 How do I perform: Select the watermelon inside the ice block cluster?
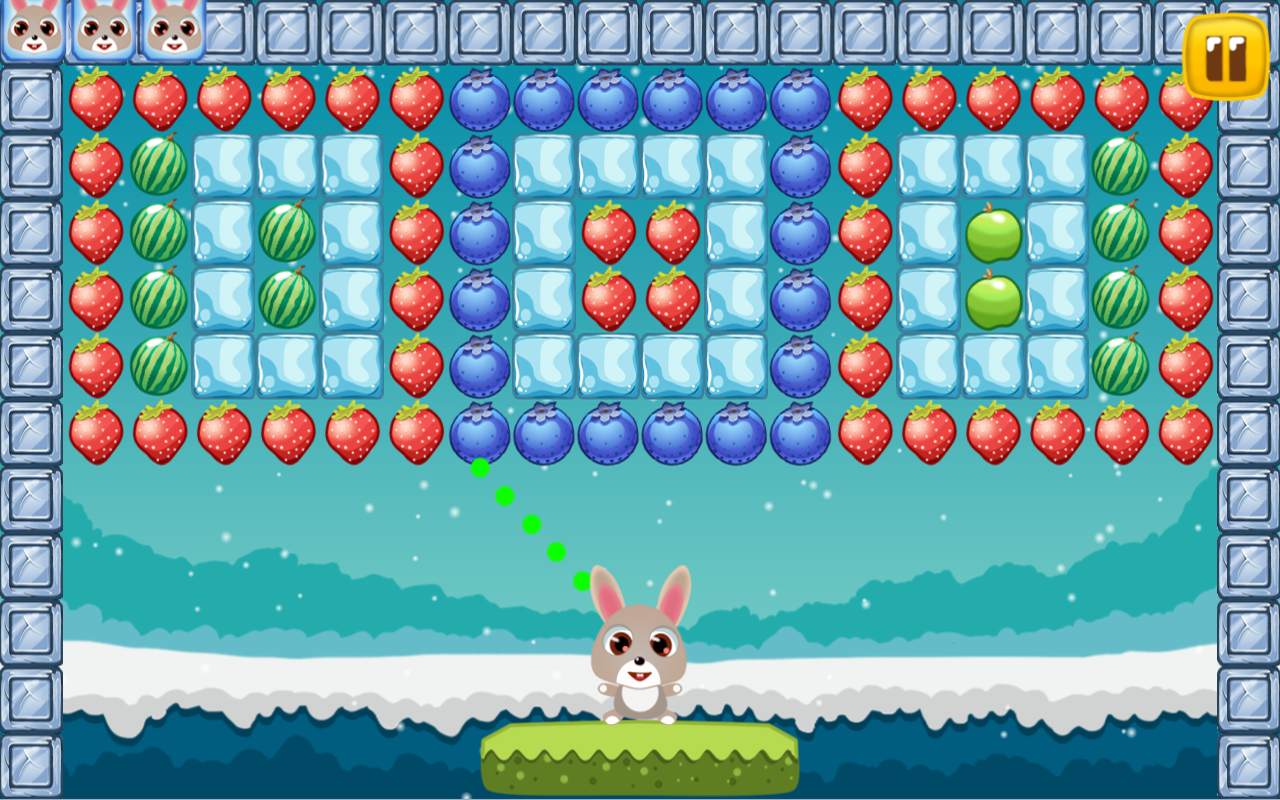tap(287, 231)
